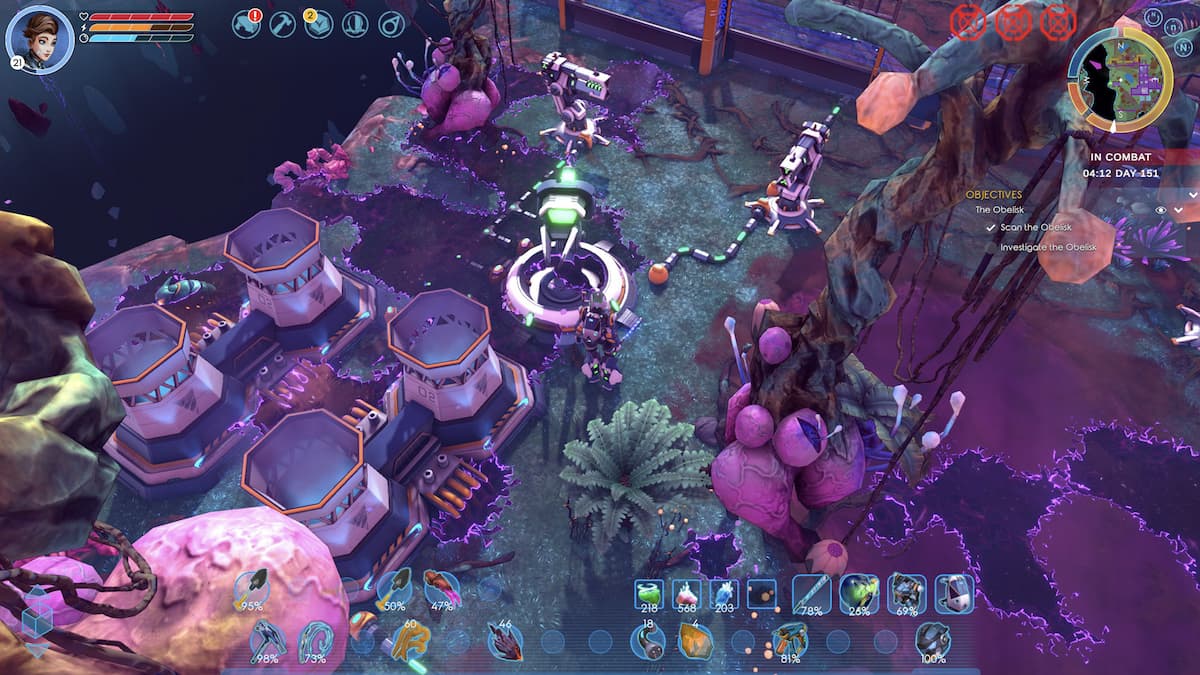Image resolution: width=1200 pixels, height=675 pixels.
Task: Open the creature menu with red alert badge
Action: pyautogui.click(x=246, y=24)
